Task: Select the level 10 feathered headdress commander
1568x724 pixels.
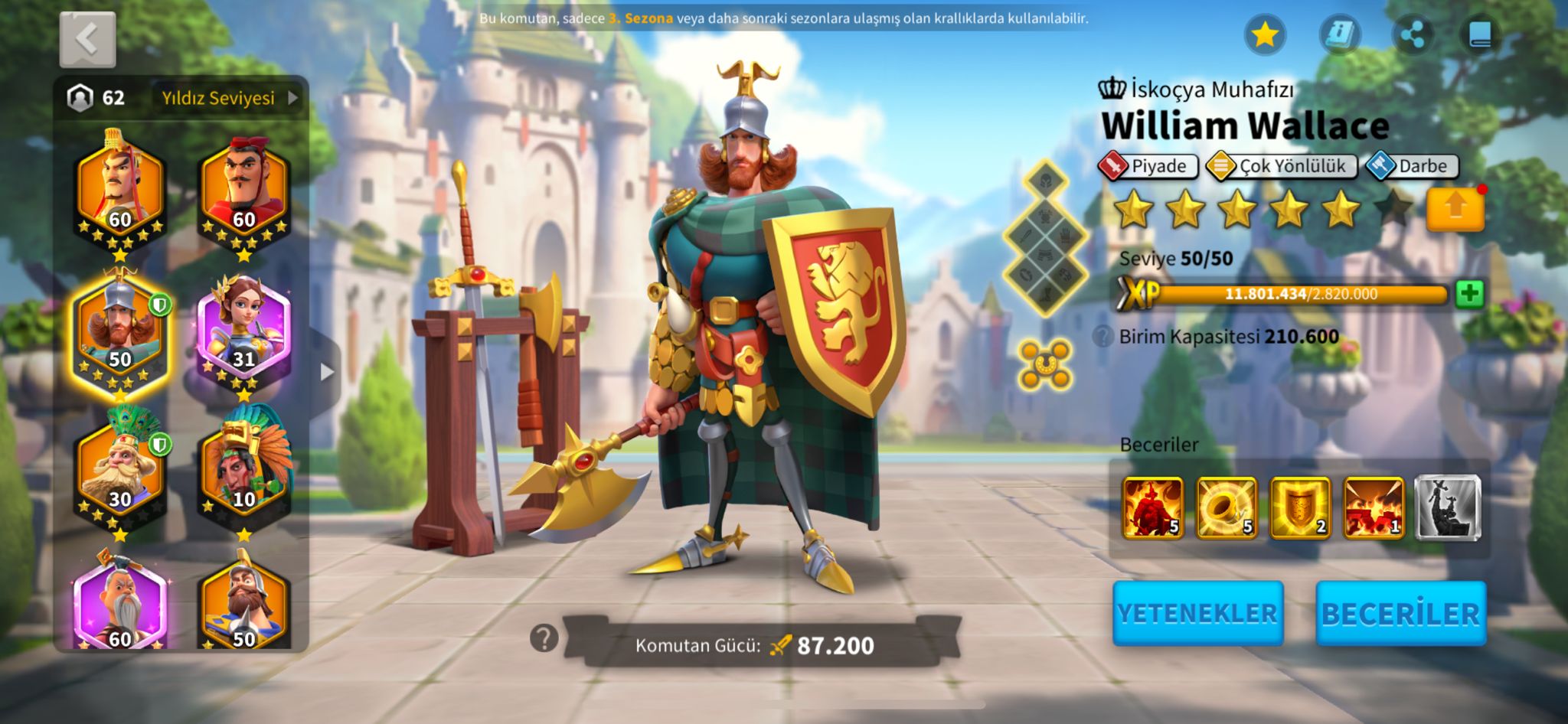Action: coord(244,468)
